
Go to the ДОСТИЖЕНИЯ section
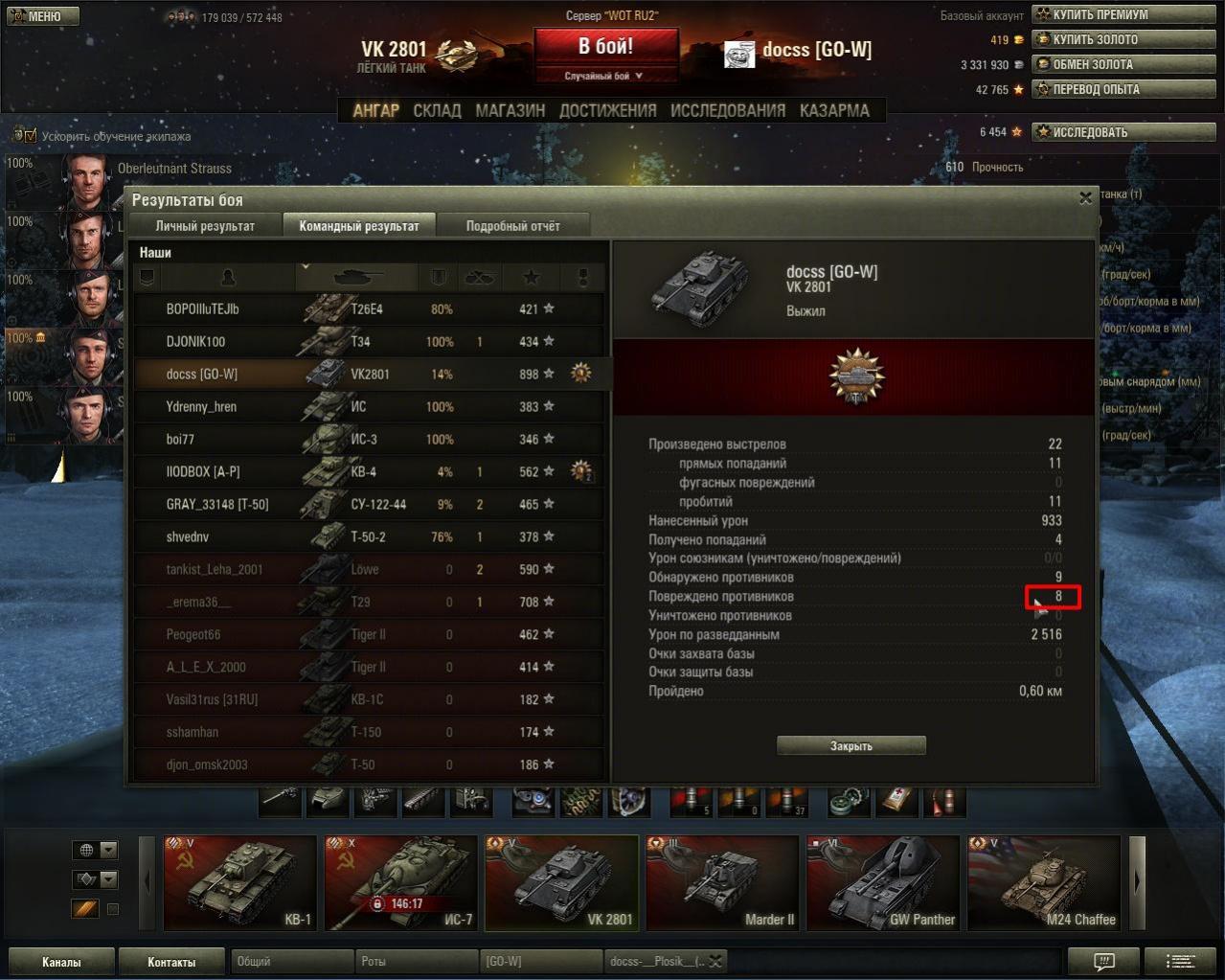pyautogui.click(x=607, y=110)
